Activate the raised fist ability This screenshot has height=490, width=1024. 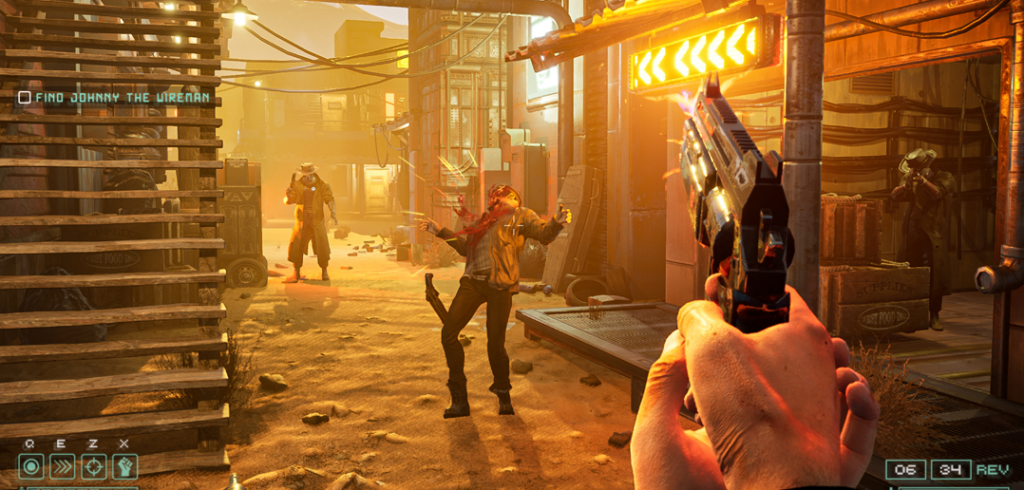point(124,465)
